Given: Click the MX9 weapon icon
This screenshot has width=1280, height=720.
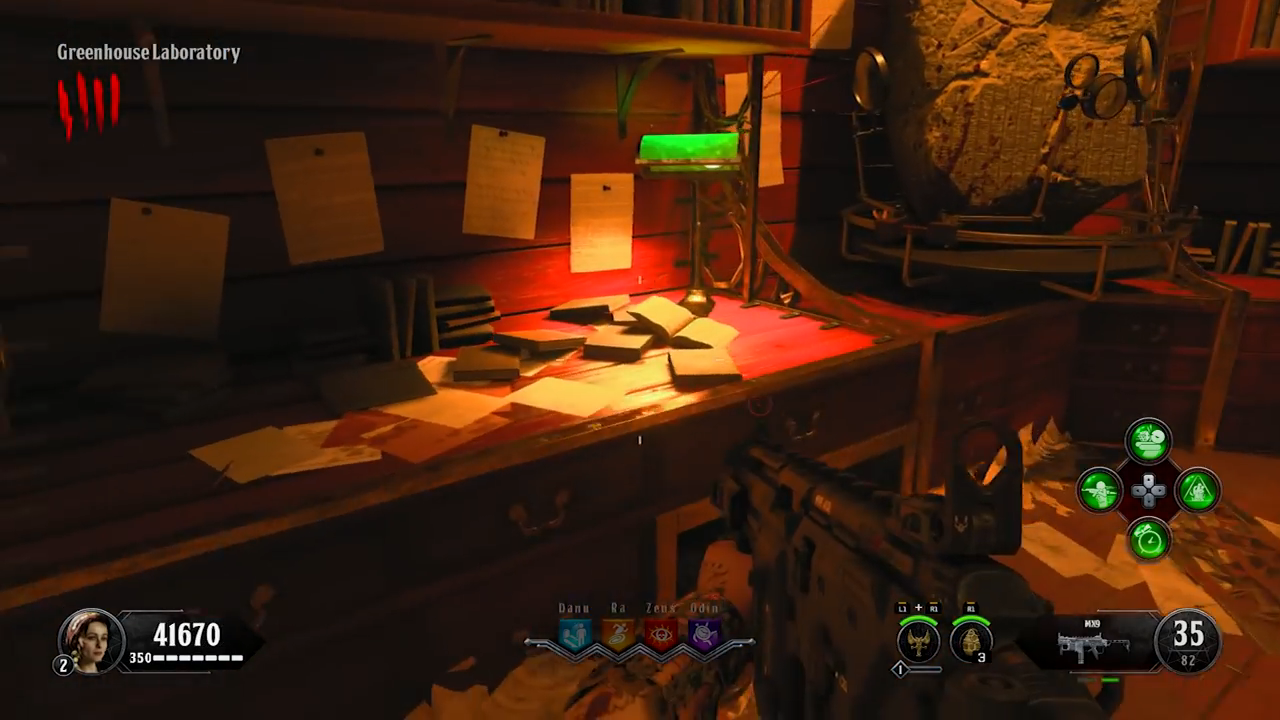Looking at the screenshot, I should pos(1093,645).
